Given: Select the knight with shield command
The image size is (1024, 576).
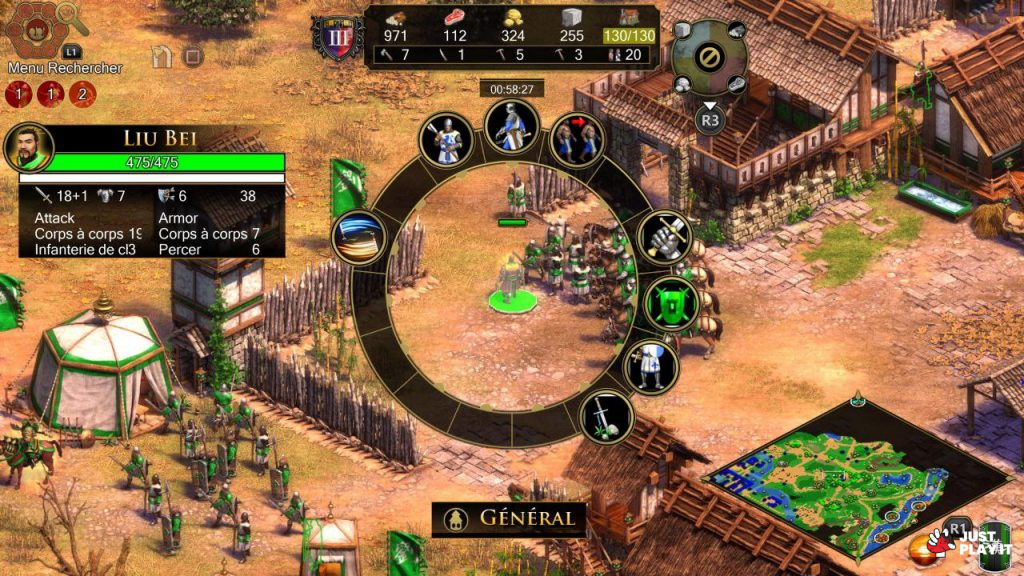Looking at the screenshot, I should [x=650, y=366].
